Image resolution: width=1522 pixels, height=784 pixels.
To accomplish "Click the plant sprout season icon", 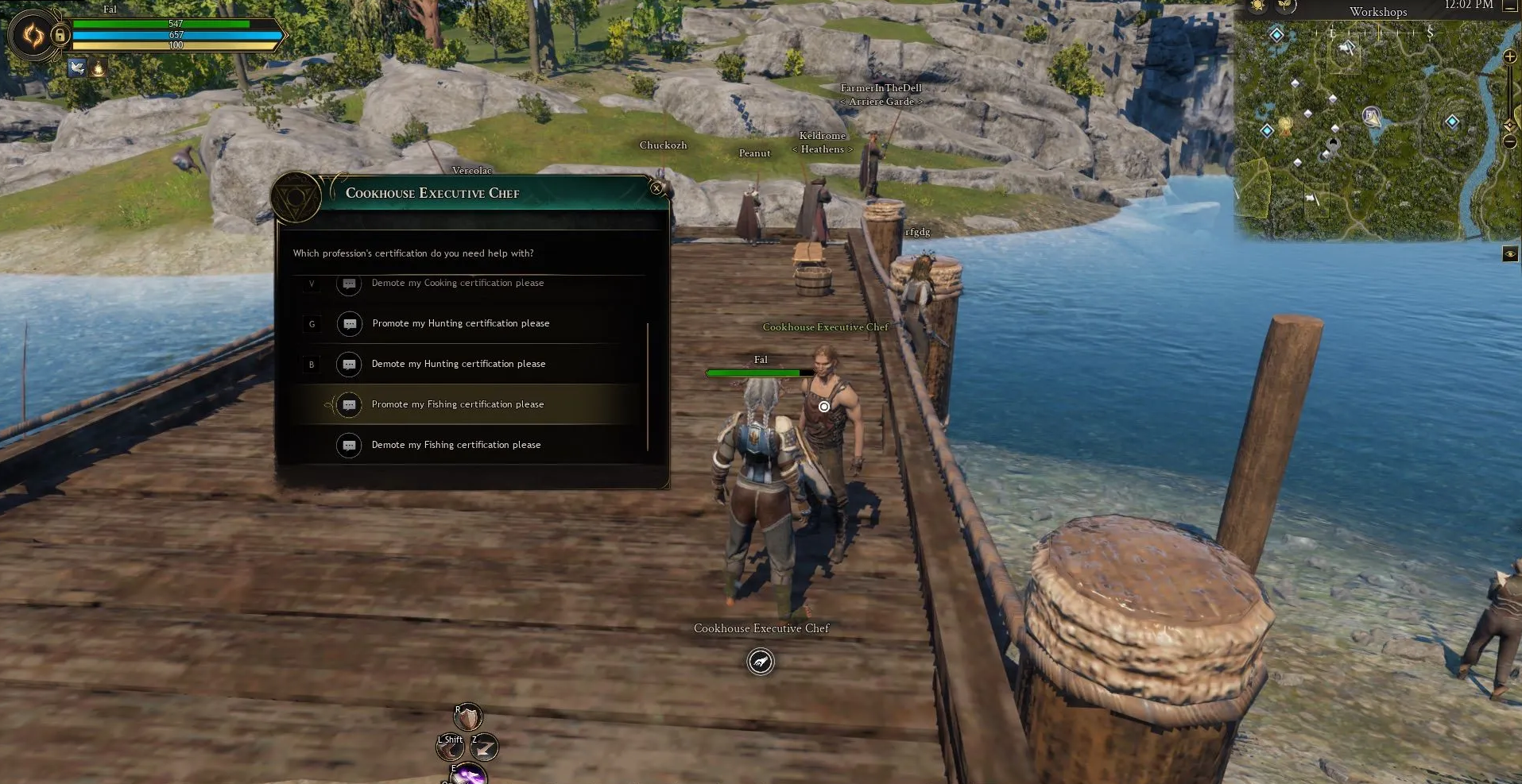I will (x=1285, y=6).
